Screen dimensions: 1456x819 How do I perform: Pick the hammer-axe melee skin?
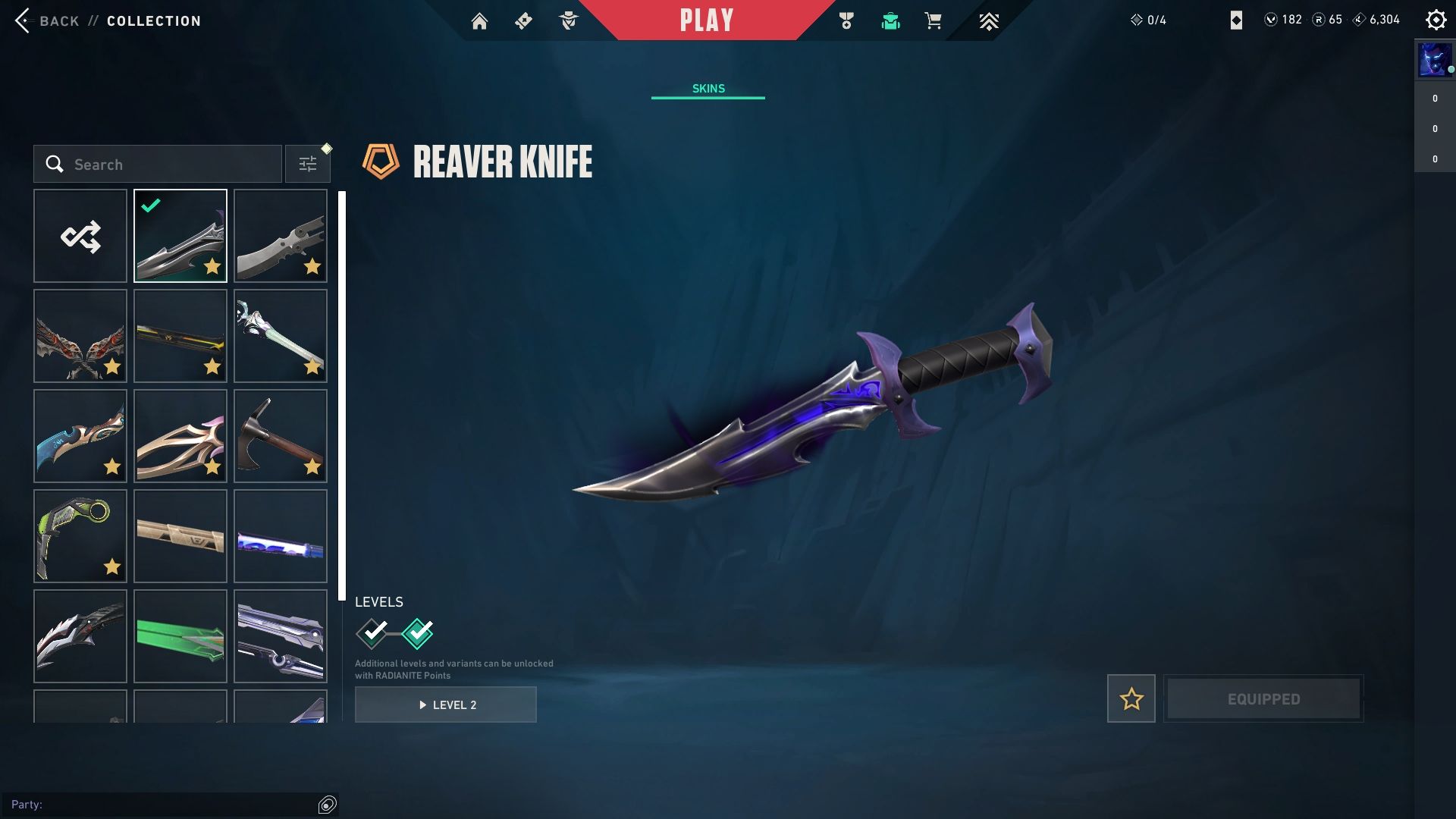tap(281, 436)
